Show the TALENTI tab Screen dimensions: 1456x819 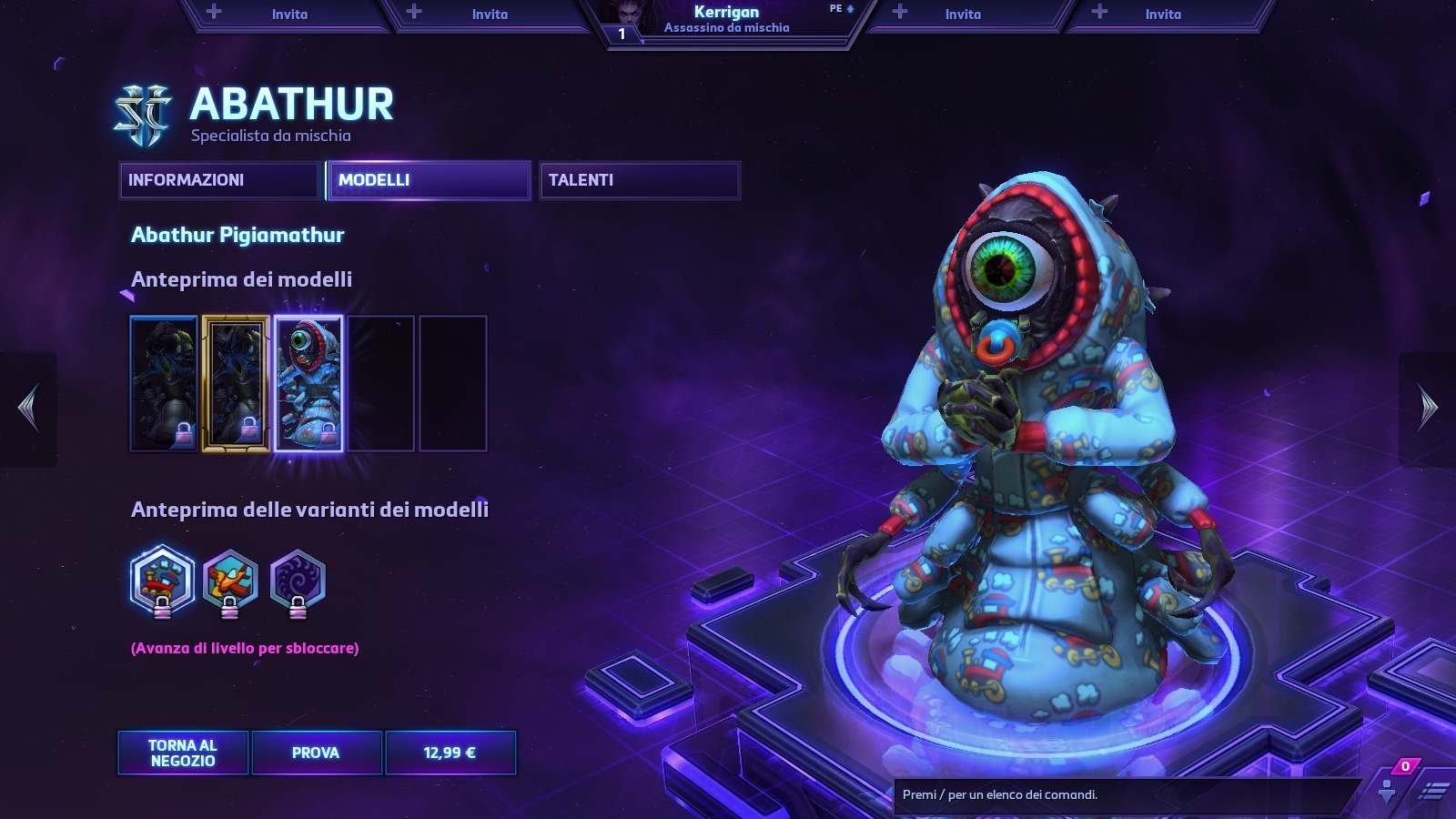(x=639, y=180)
